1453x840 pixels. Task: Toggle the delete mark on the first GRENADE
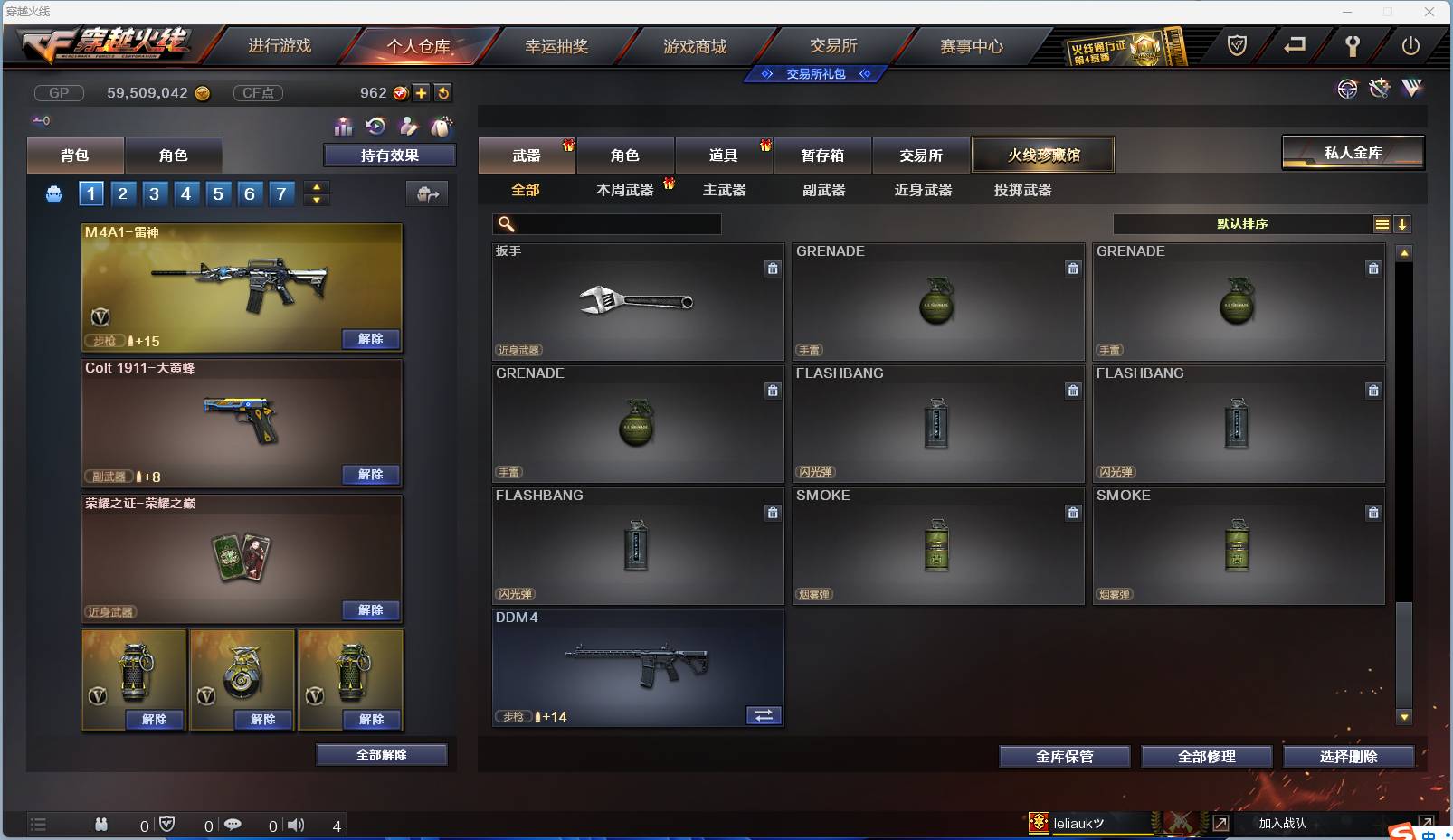1073,269
